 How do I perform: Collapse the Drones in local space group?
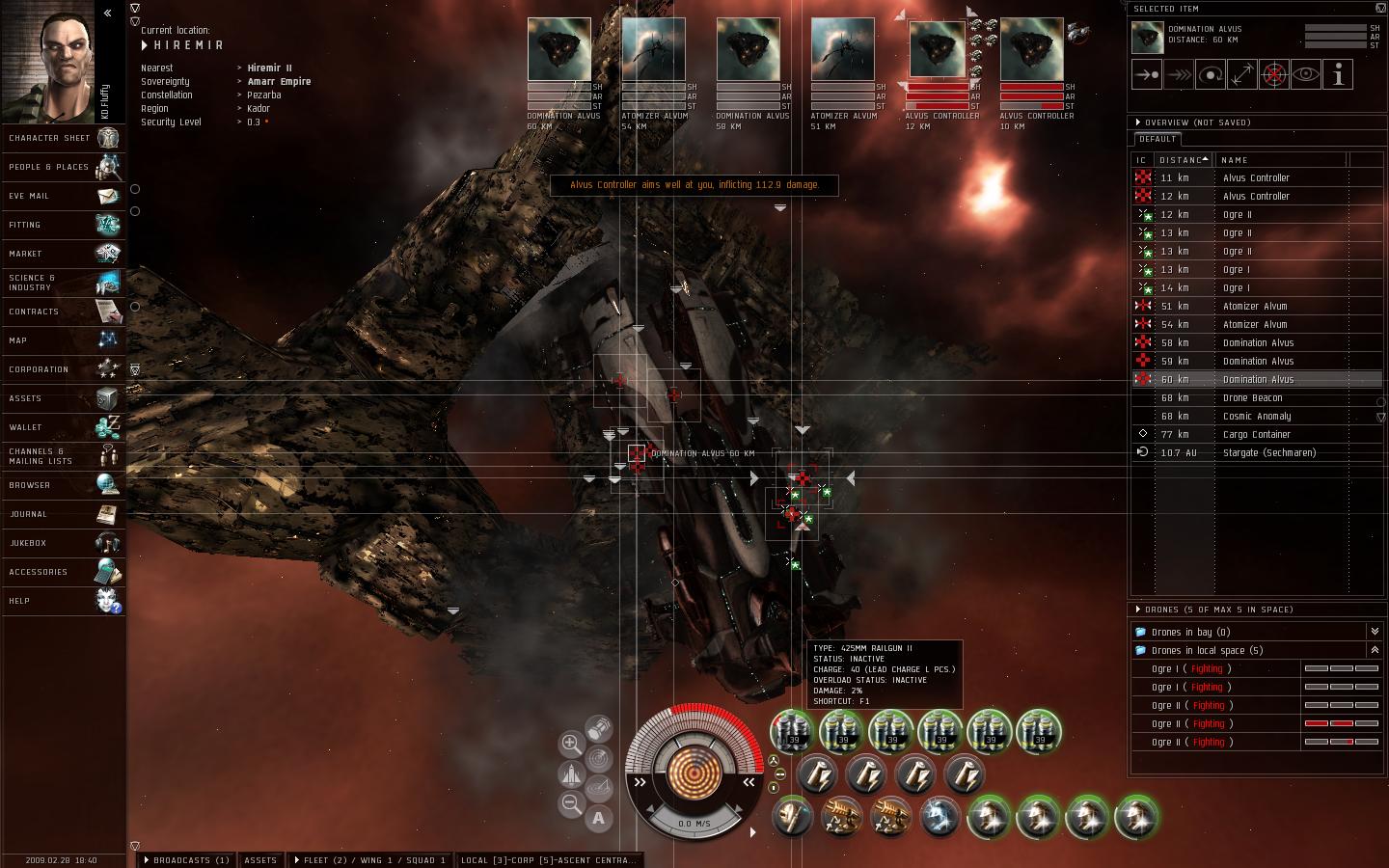click(1375, 650)
